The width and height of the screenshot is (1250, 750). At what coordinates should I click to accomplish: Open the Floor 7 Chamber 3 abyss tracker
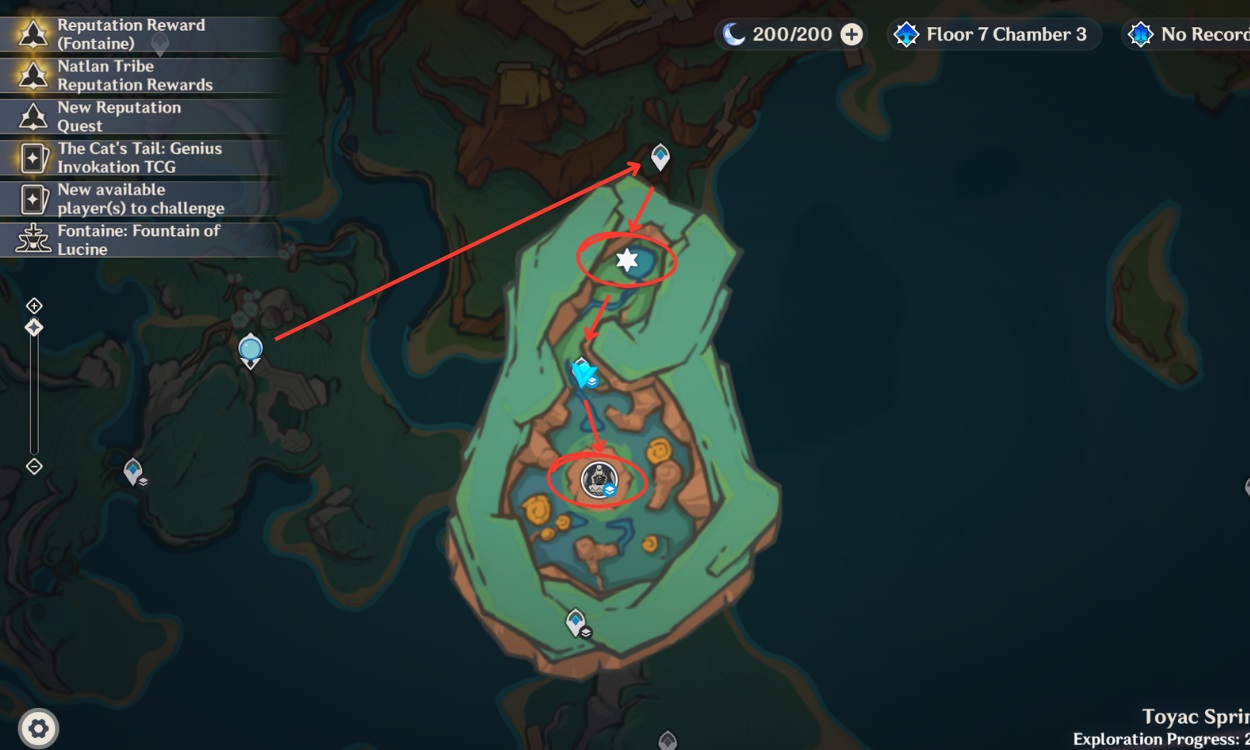(994, 35)
